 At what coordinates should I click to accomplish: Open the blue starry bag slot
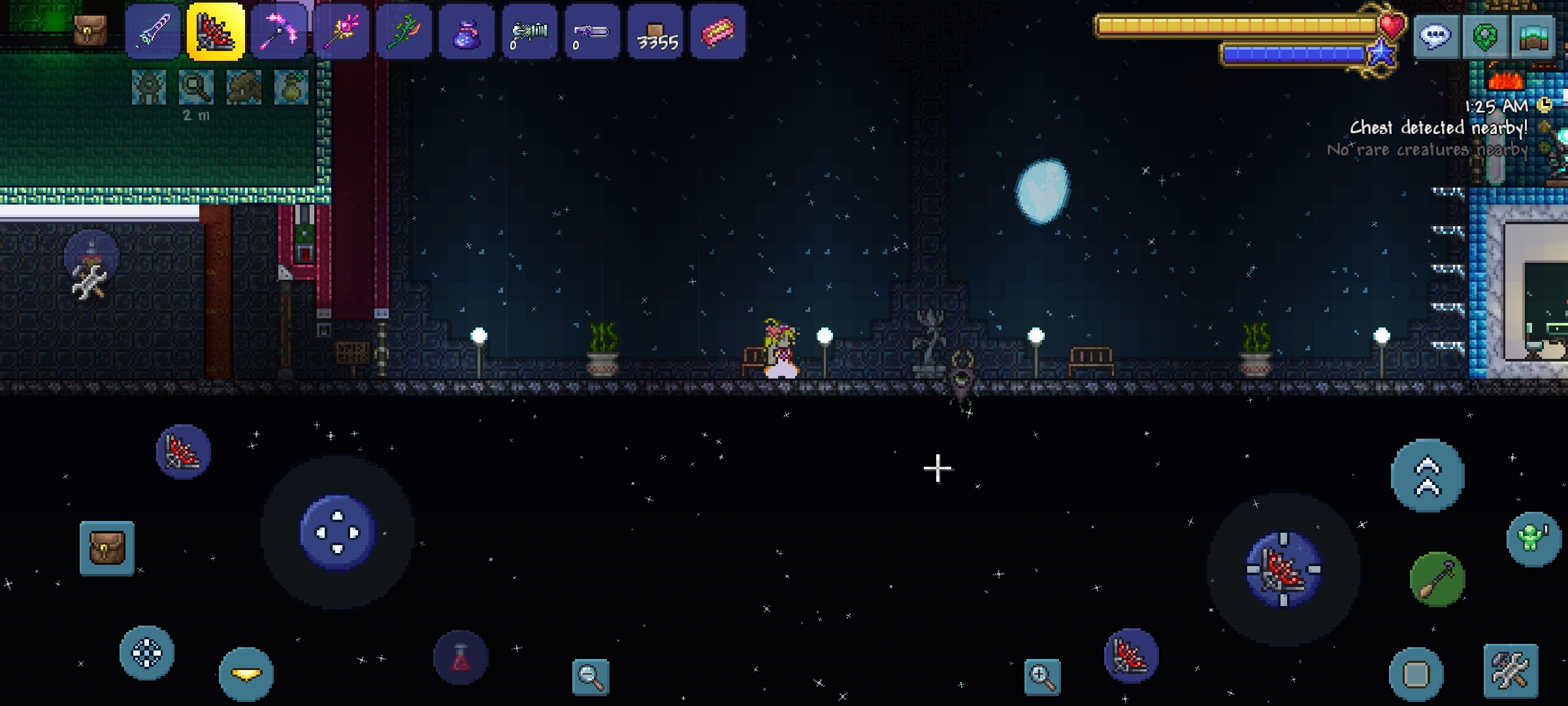coord(466,32)
